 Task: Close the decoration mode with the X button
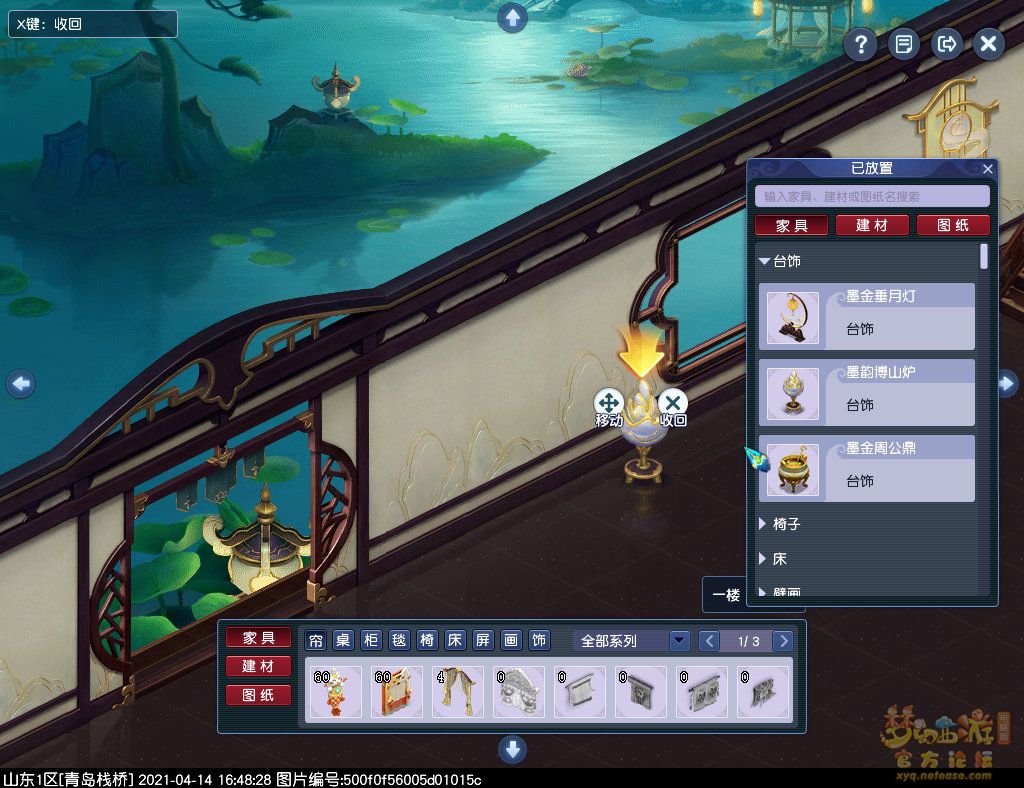point(988,44)
